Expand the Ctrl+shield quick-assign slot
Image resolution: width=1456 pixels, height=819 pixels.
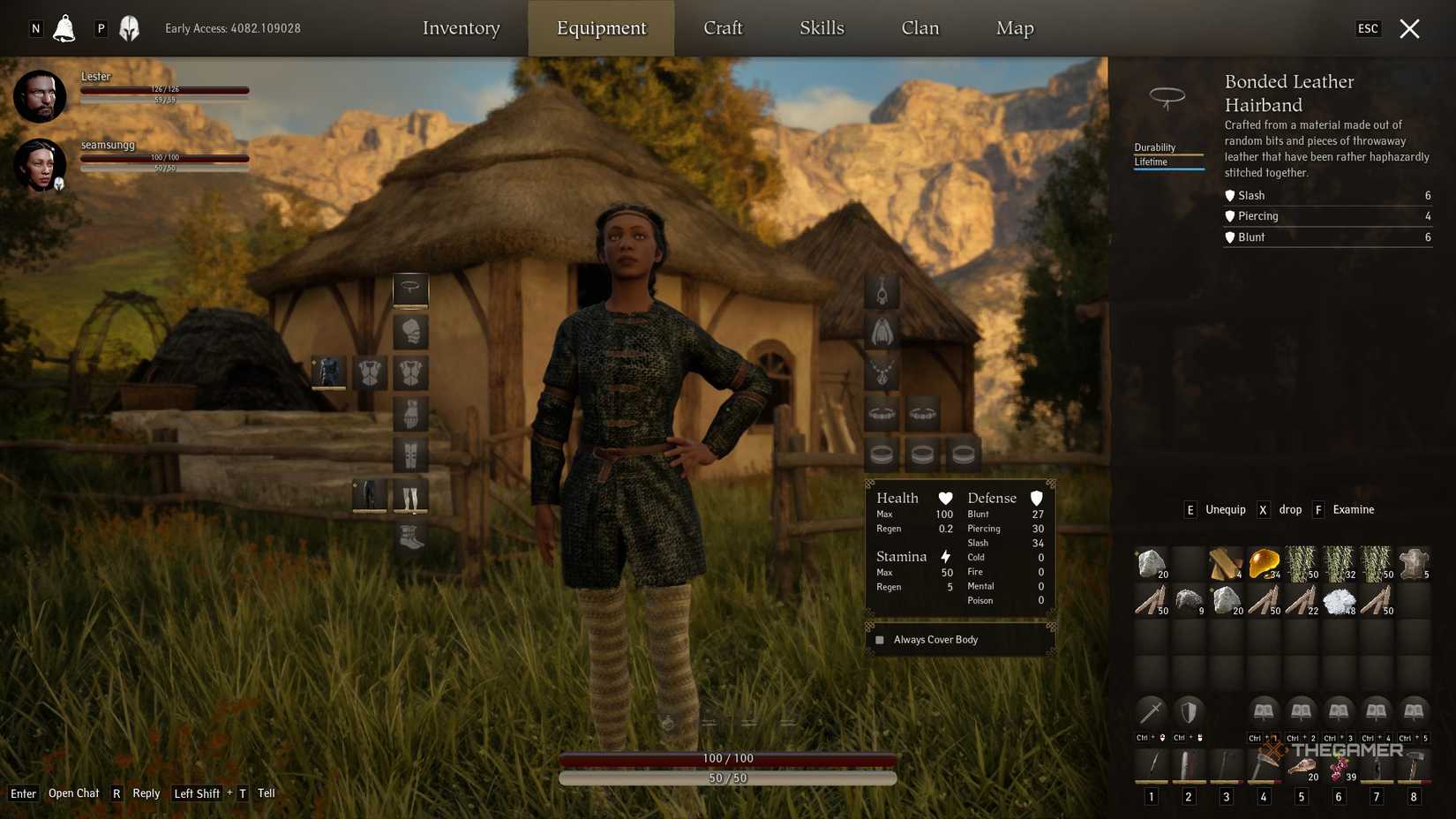[x=1190, y=710]
